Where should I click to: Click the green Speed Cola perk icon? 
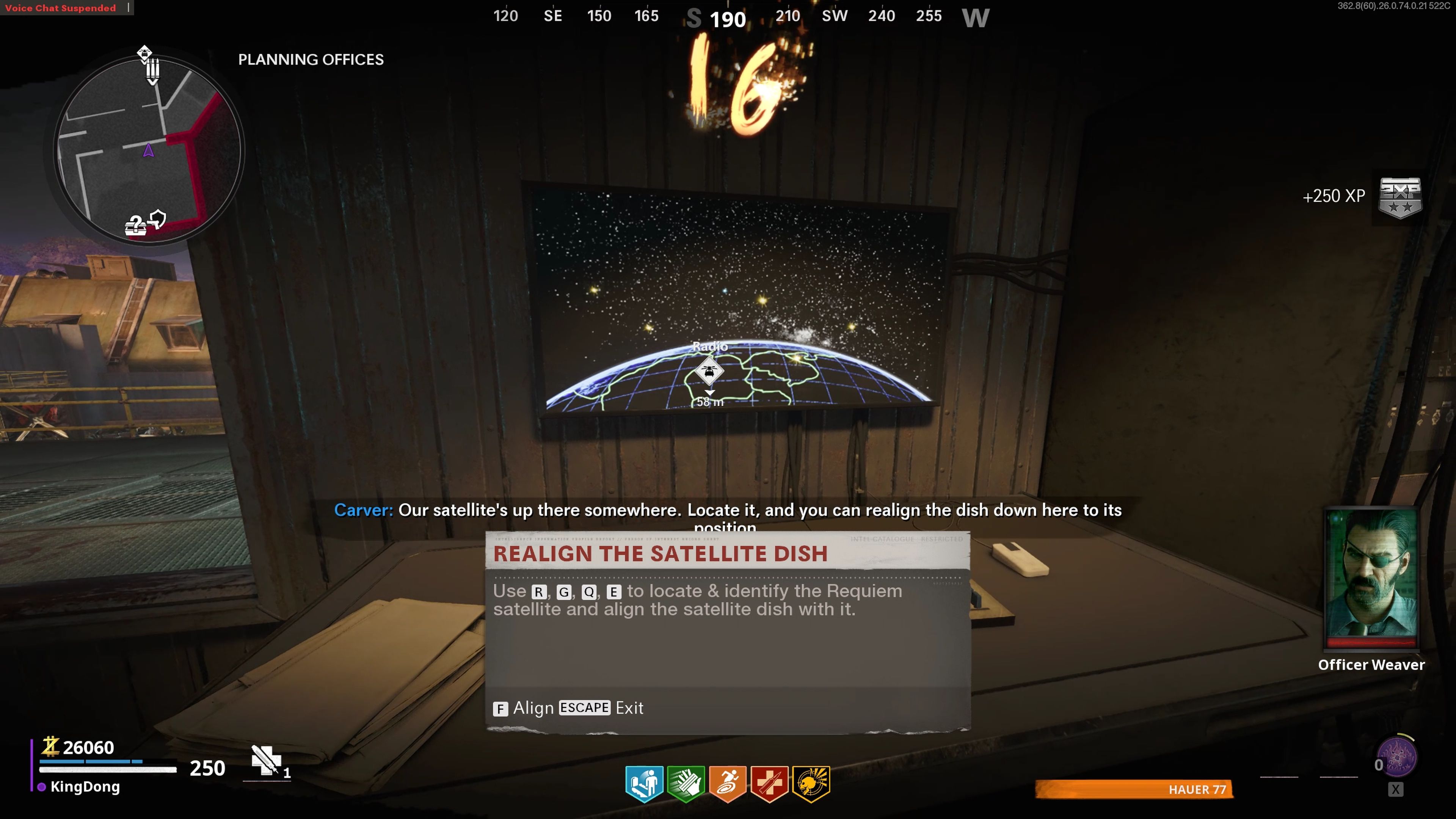tap(686, 783)
